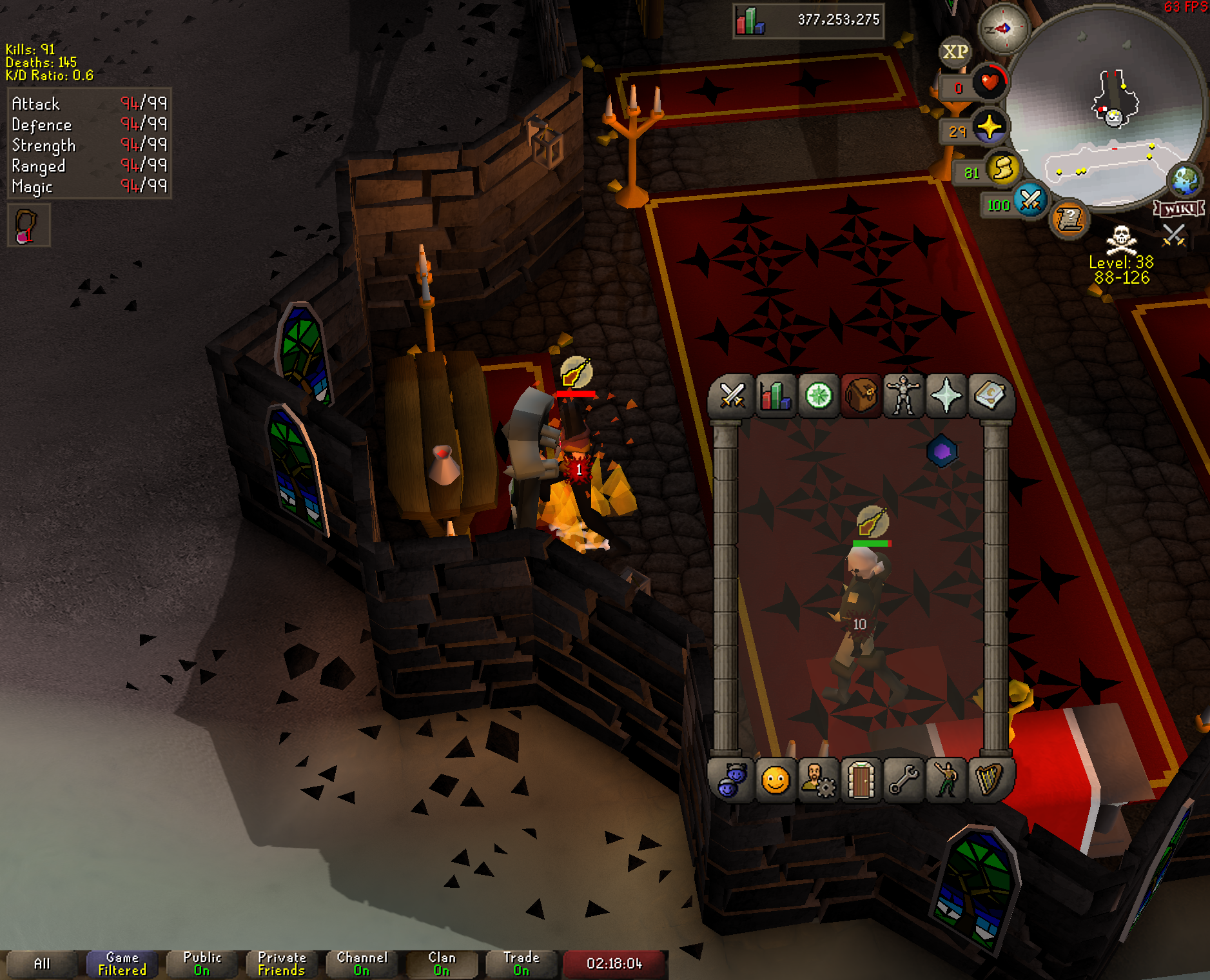Toggle quick prayers on the prayer orb

[x=989, y=127]
